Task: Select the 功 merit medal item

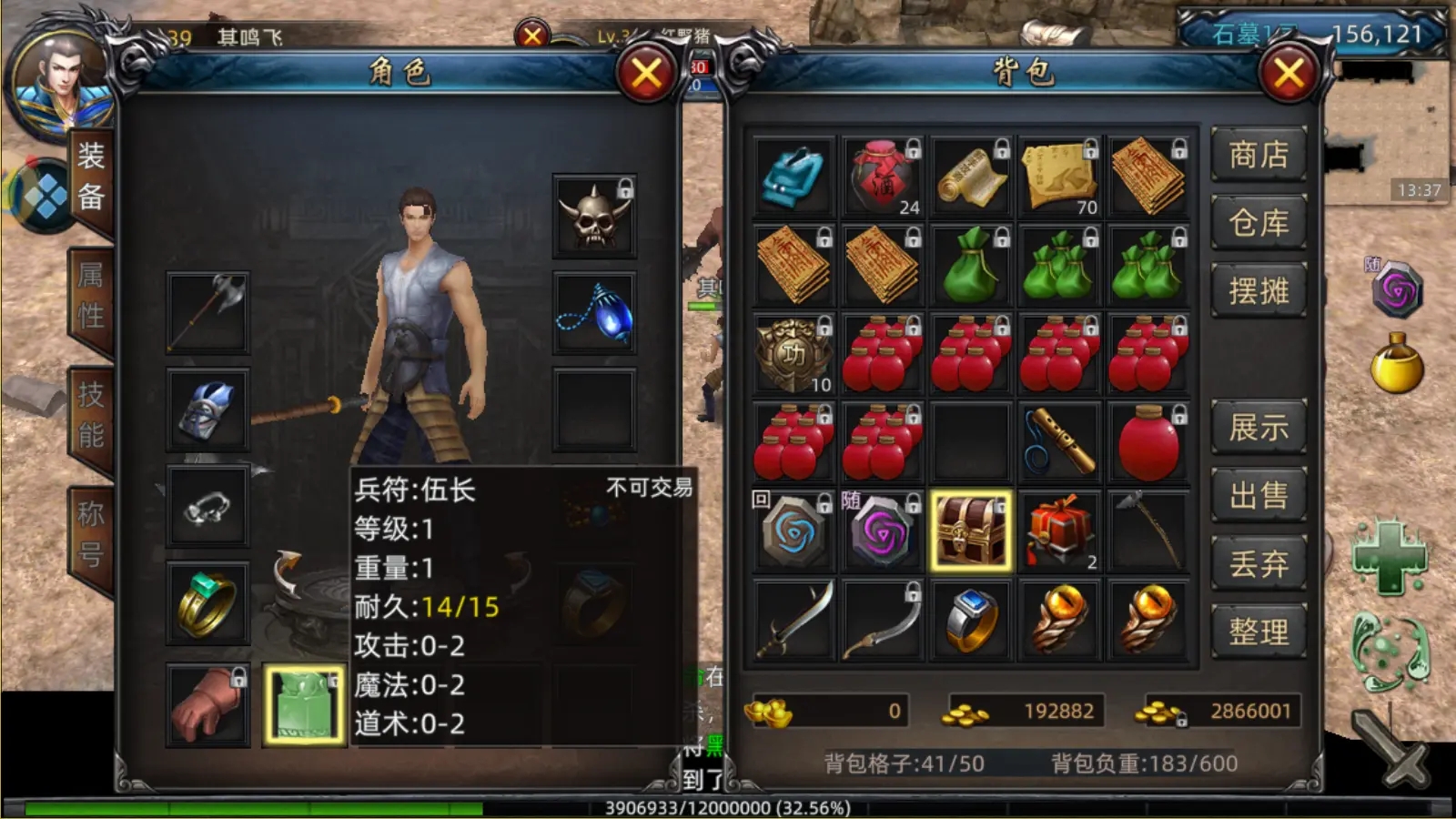Action: coord(792,353)
